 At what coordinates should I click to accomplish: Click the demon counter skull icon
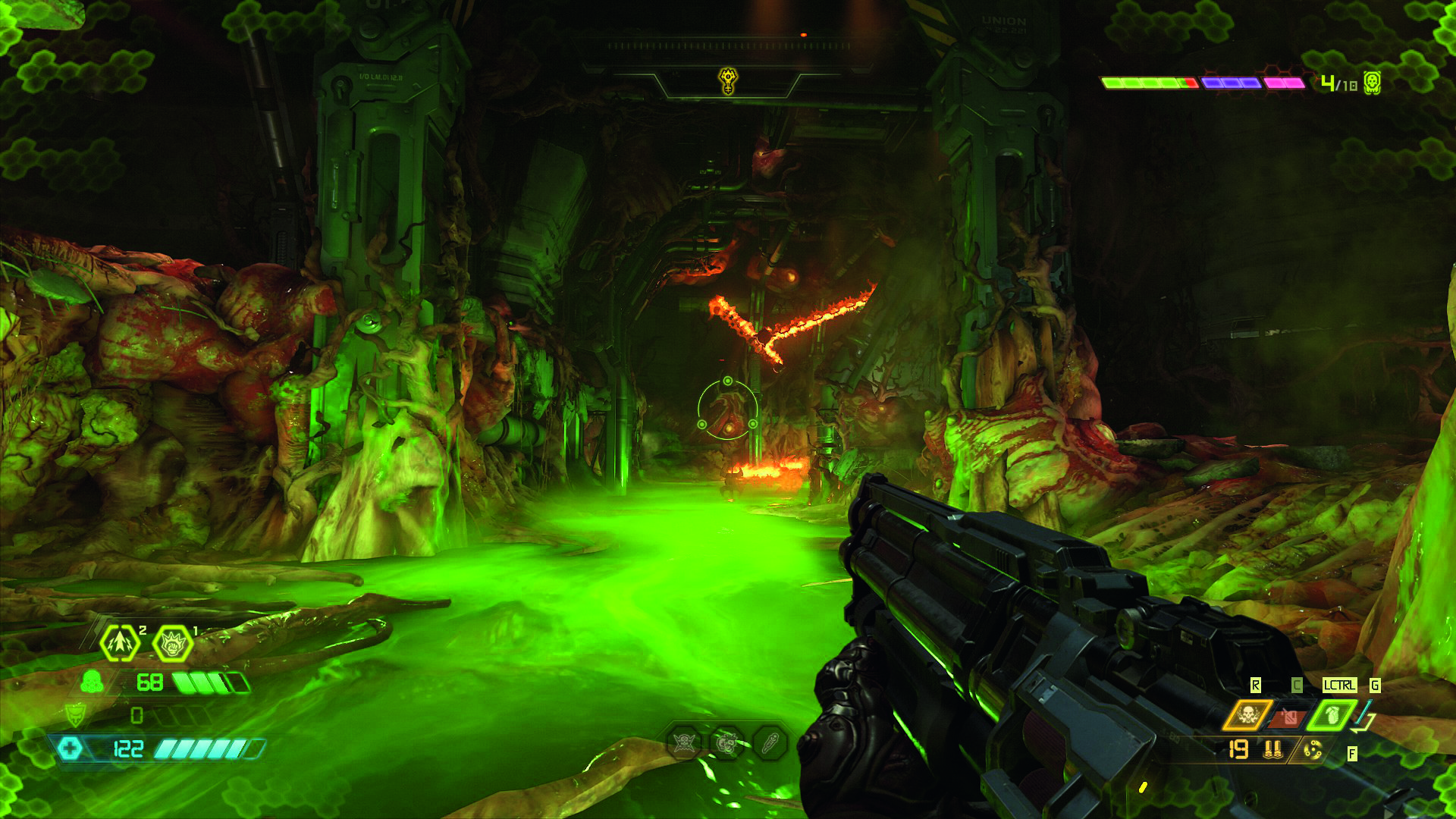pos(1371,82)
